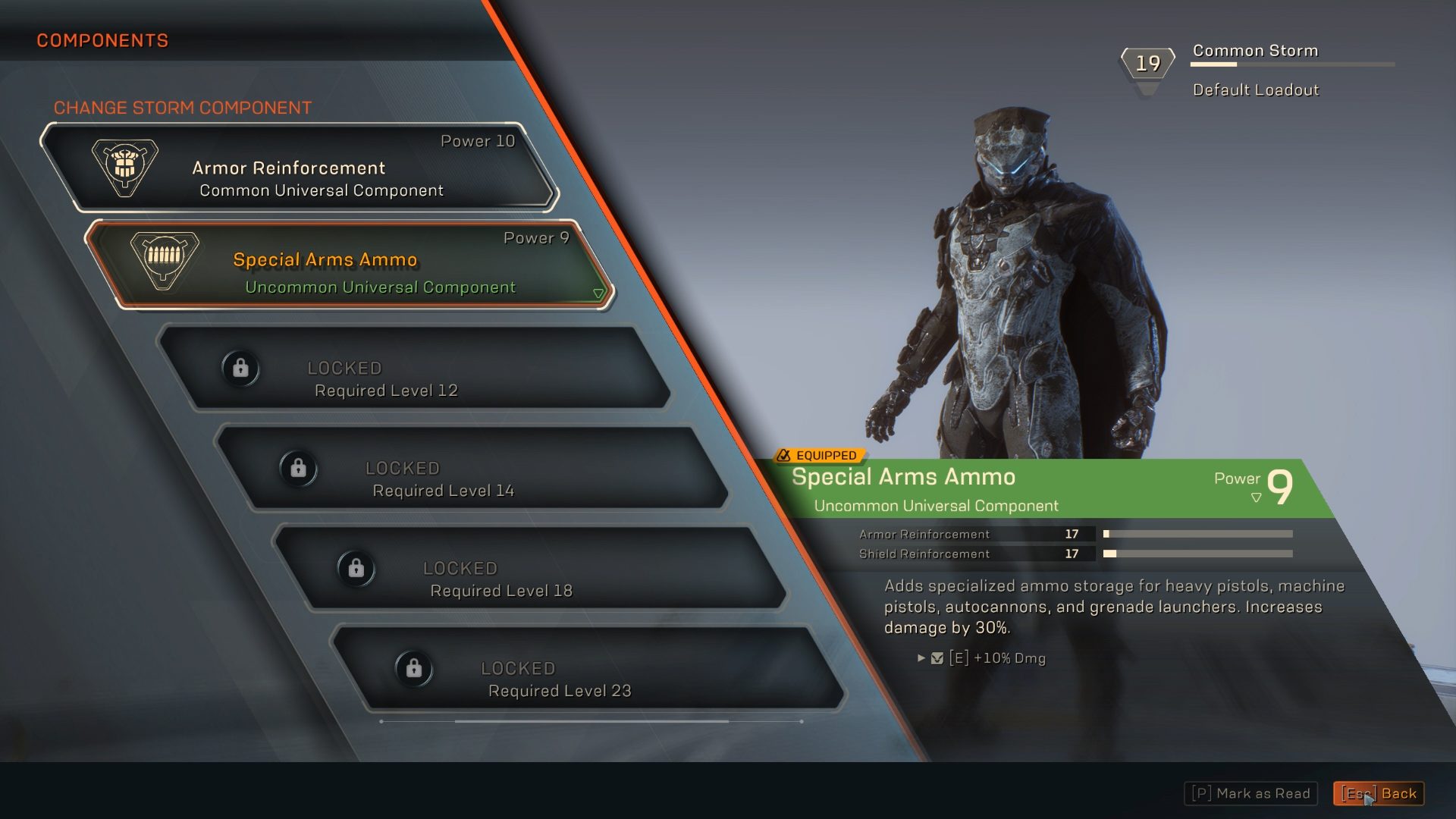Select the Components header tab
1456x819 pixels.
point(103,40)
